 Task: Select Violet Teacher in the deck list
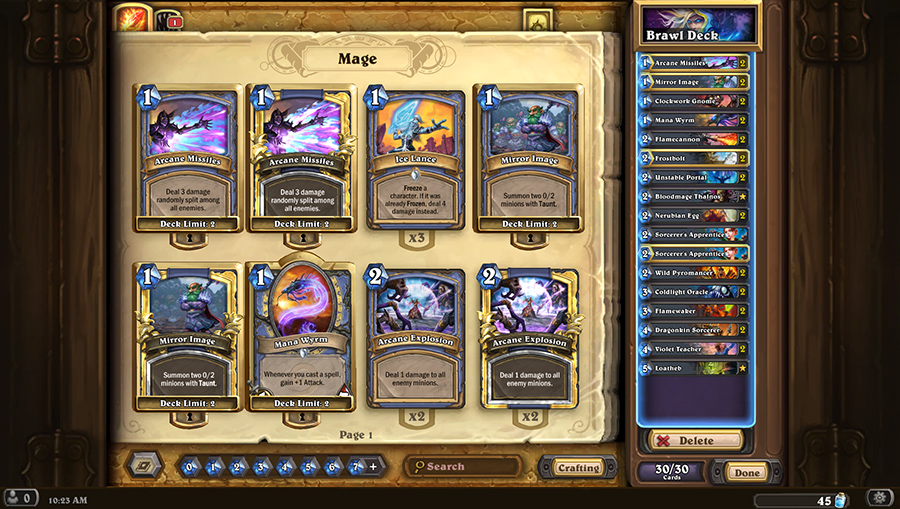(692, 349)
